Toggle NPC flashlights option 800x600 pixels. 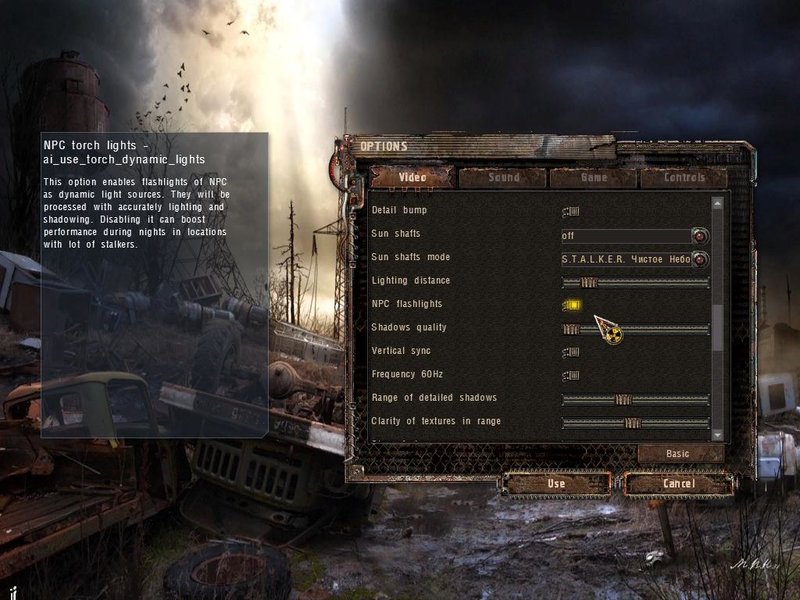tap(571, 304)
